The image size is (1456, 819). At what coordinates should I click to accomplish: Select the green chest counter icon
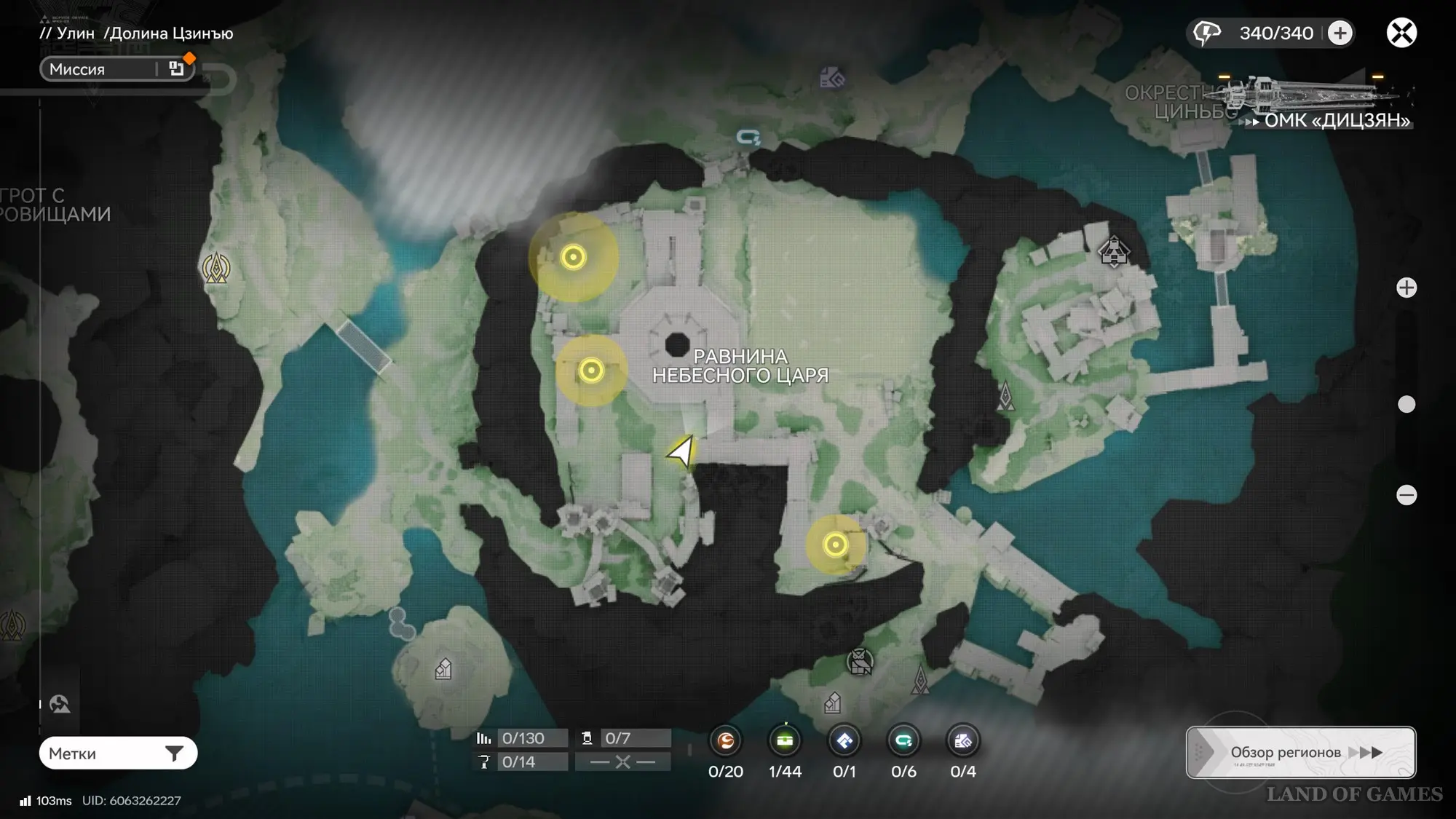click(785, 741)
